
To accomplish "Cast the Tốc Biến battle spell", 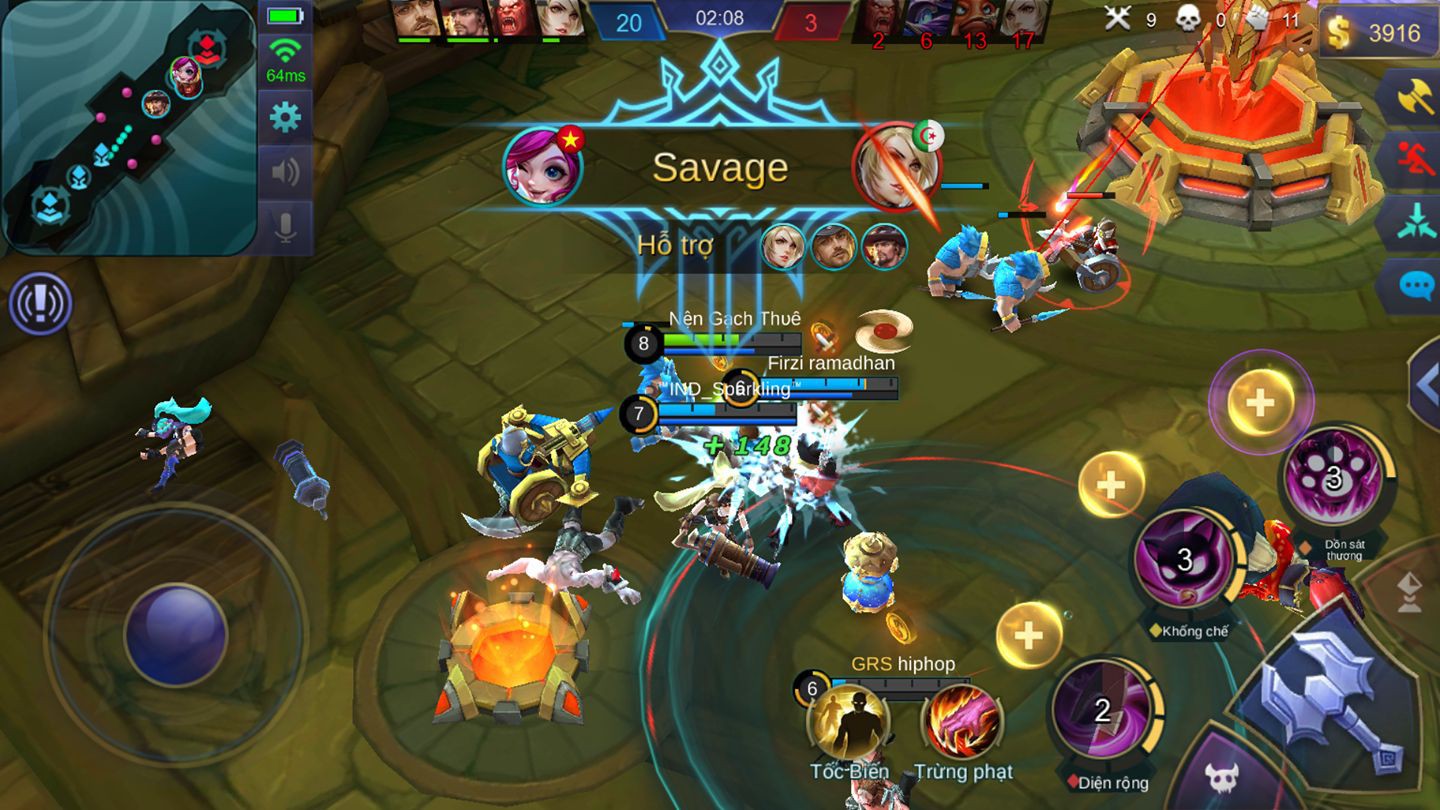I will (x=849, y=723).
